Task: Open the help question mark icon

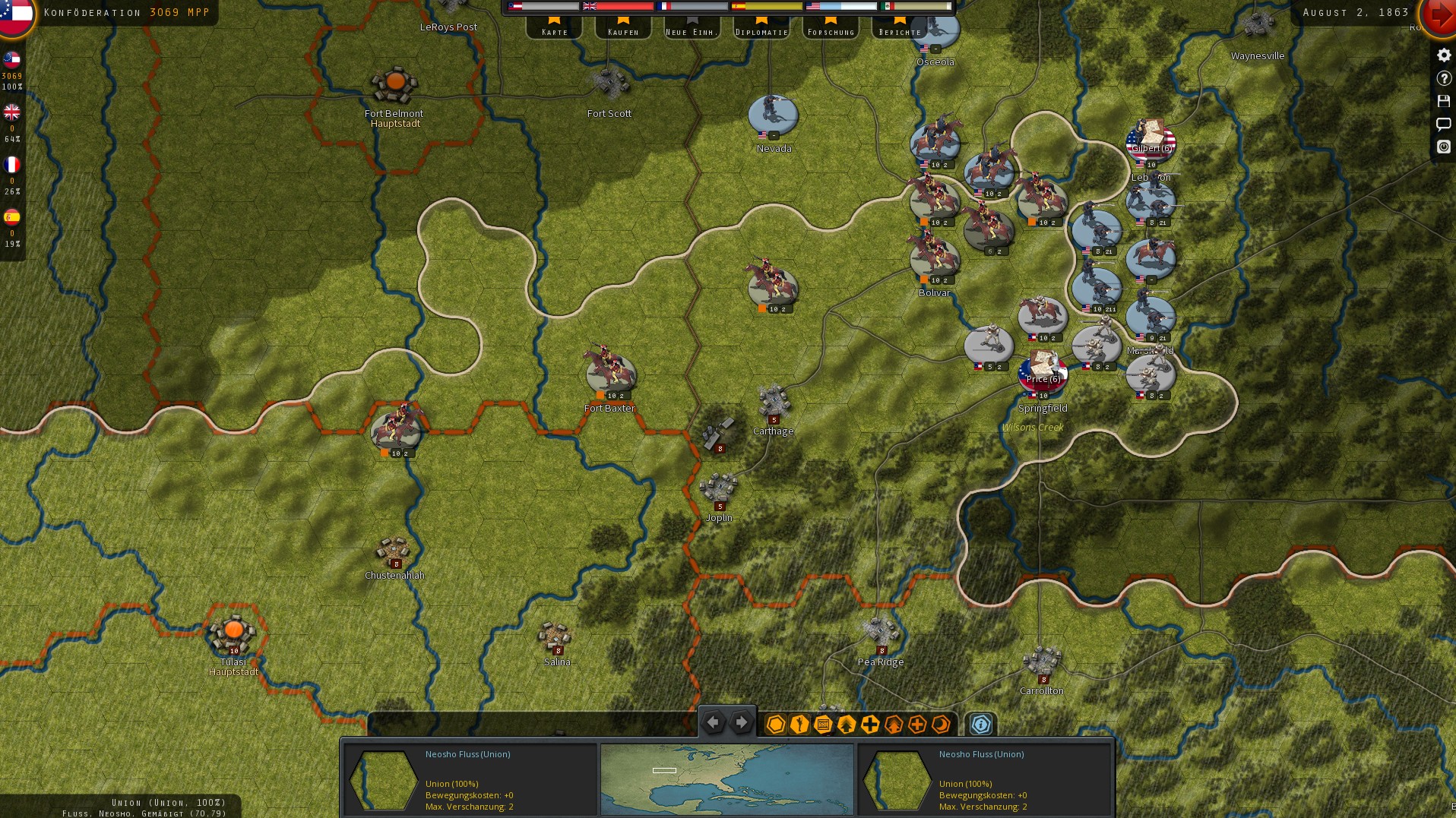Action: click(1444, 77)
